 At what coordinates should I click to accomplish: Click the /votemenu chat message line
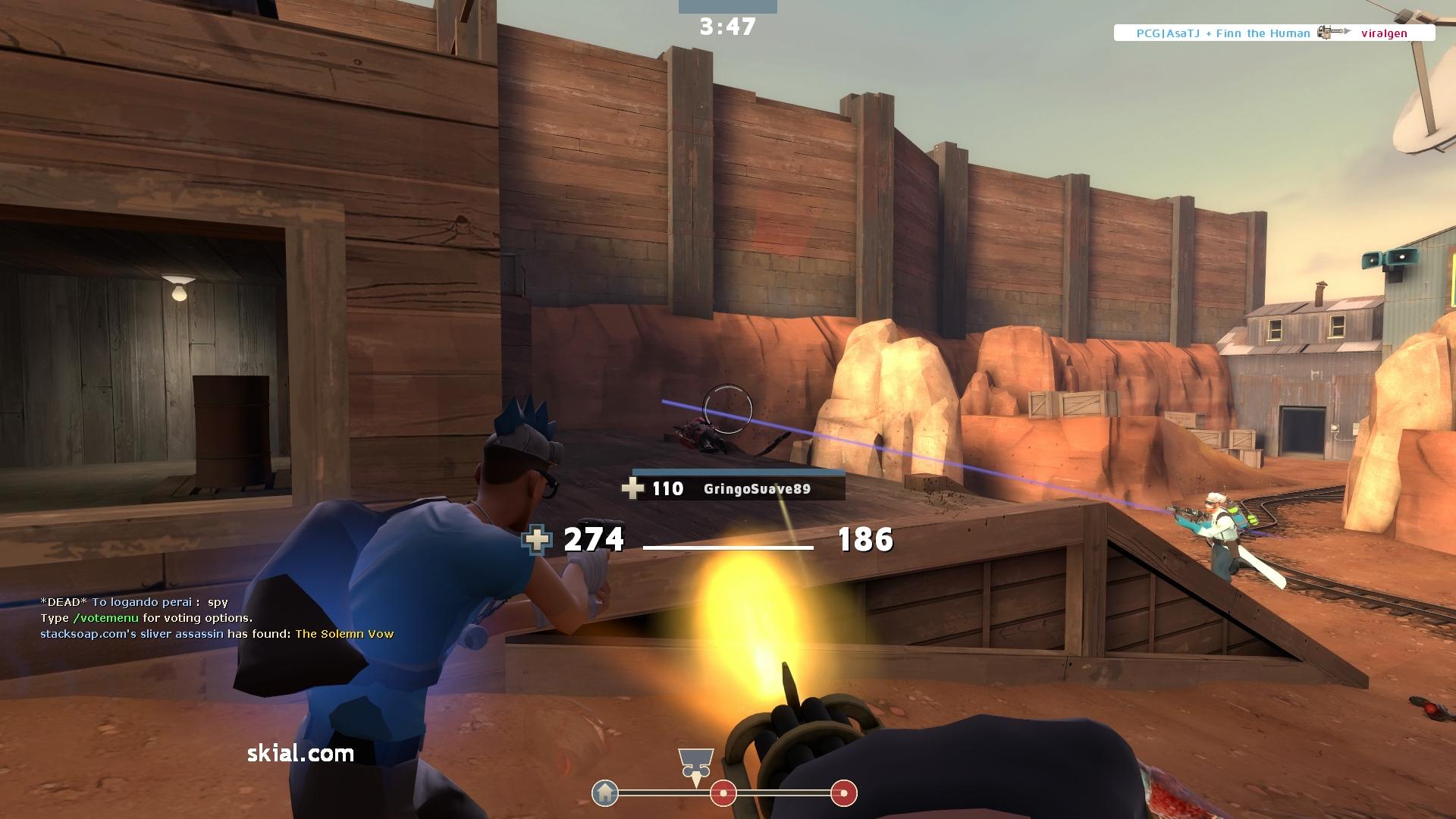click(x=146, y=618)
